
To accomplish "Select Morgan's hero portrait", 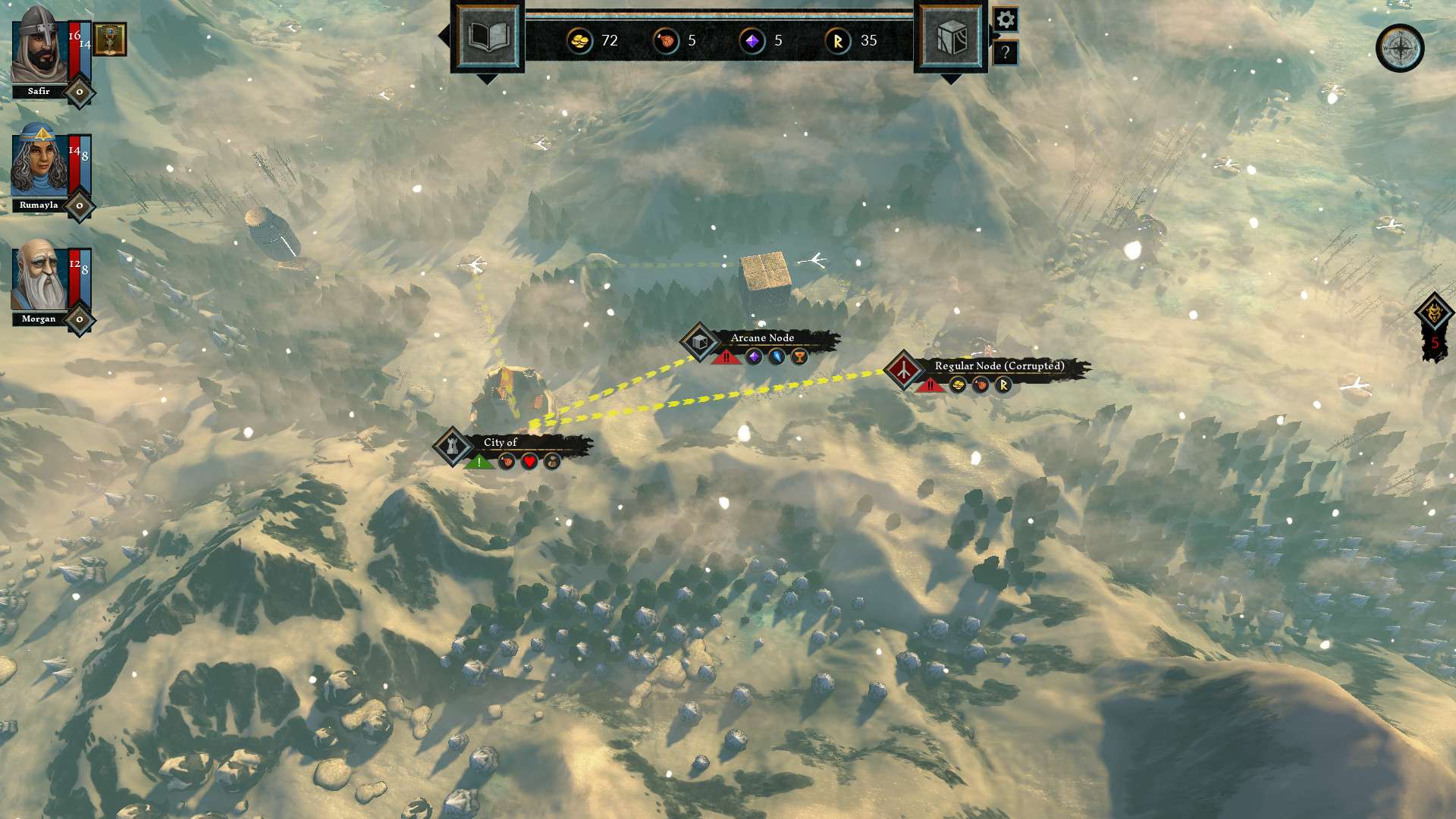I will click(38, 277).
